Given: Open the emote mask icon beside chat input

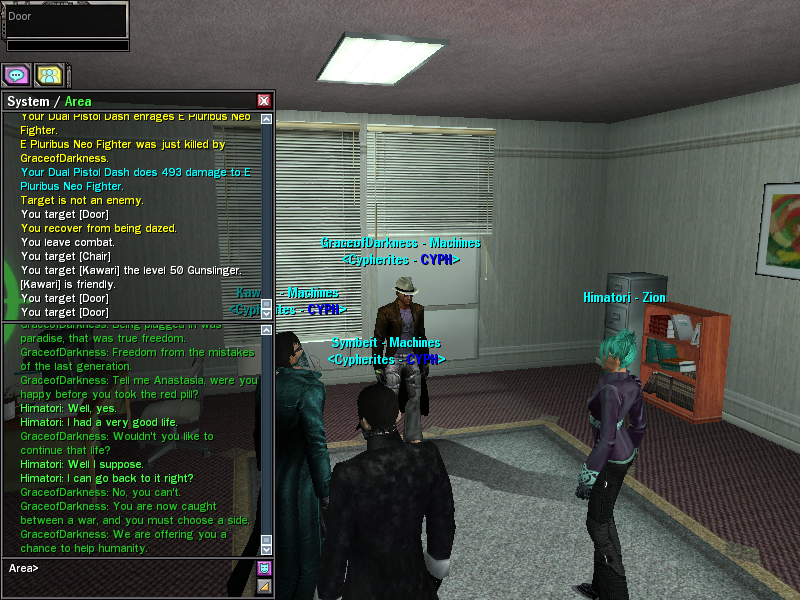Looking at the screenshot, I should coord(265,568).
